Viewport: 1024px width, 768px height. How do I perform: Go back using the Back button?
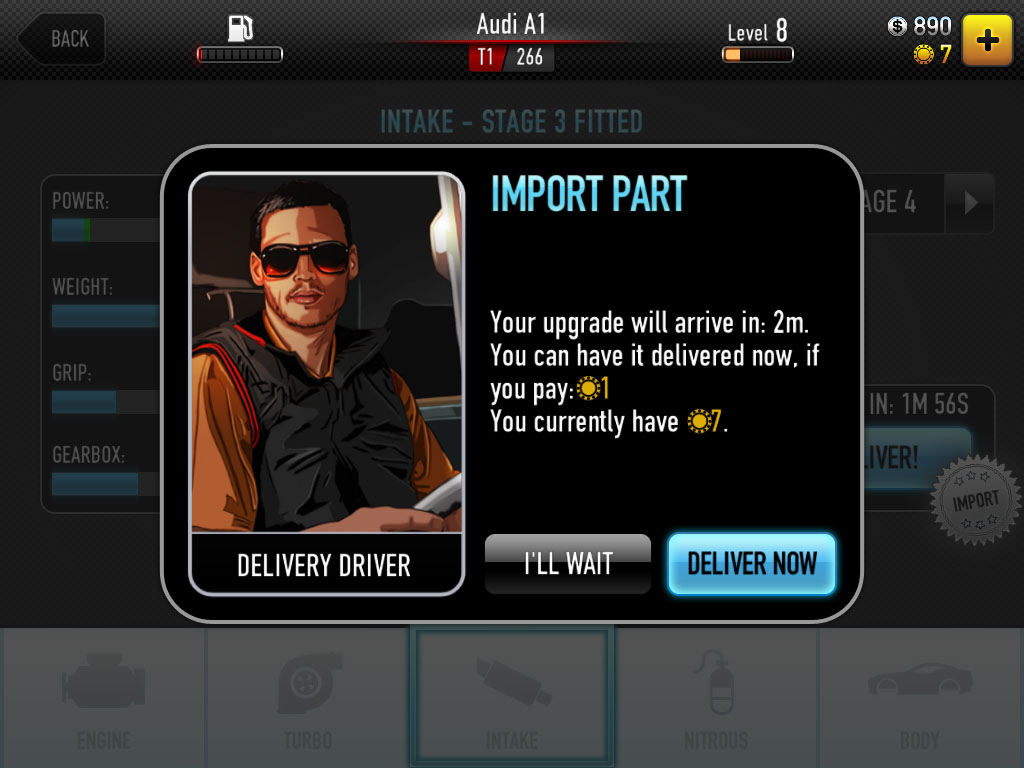61,39
